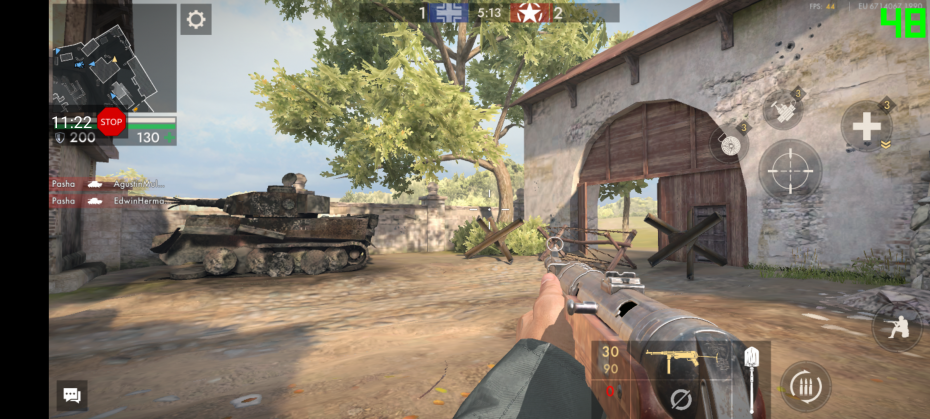Deploy the landmine gadget
930x419 pixels.
pos(729,145)
